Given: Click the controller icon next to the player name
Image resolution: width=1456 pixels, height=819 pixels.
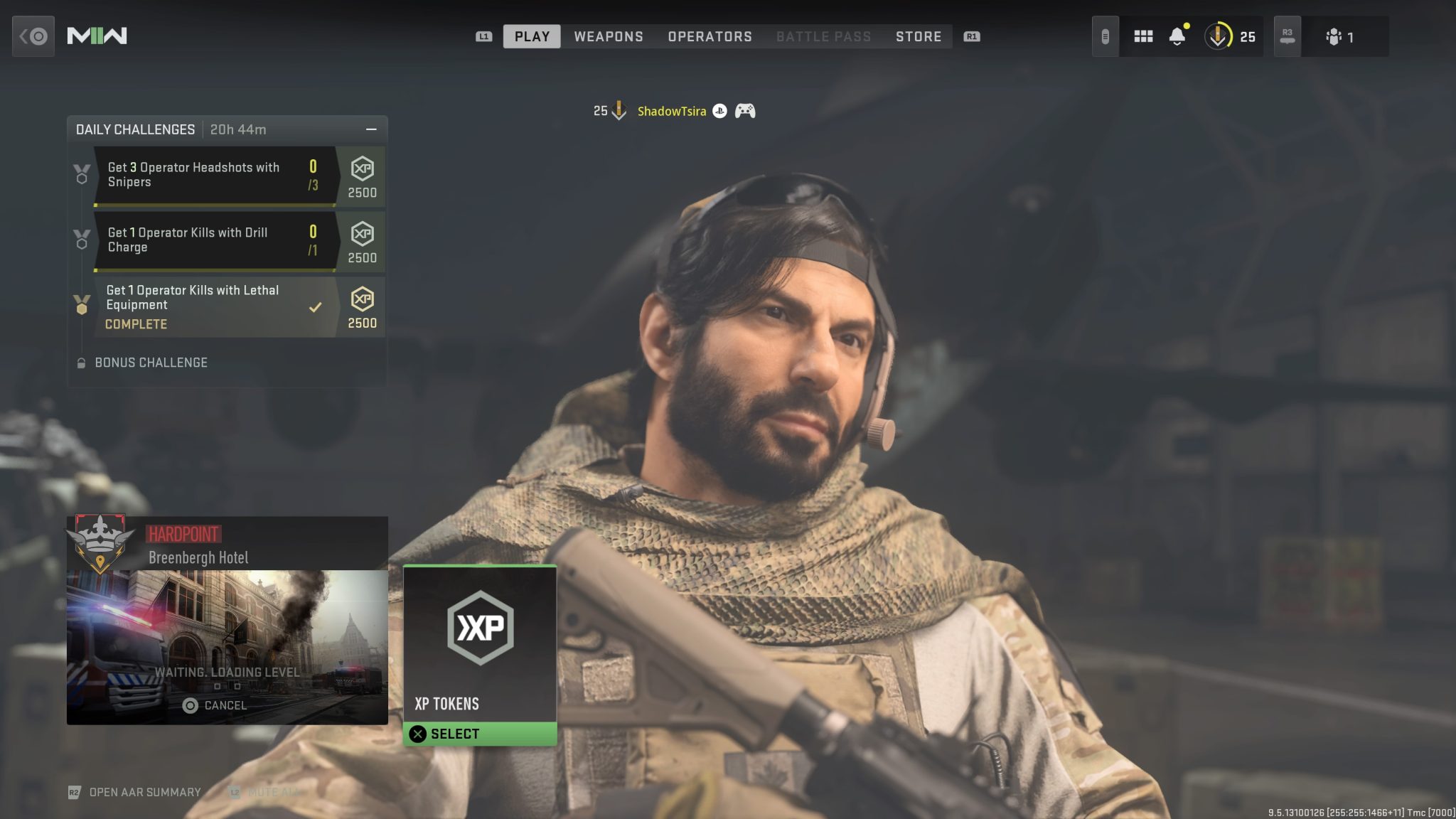Looking at the screenshot, I should (744, 111).
